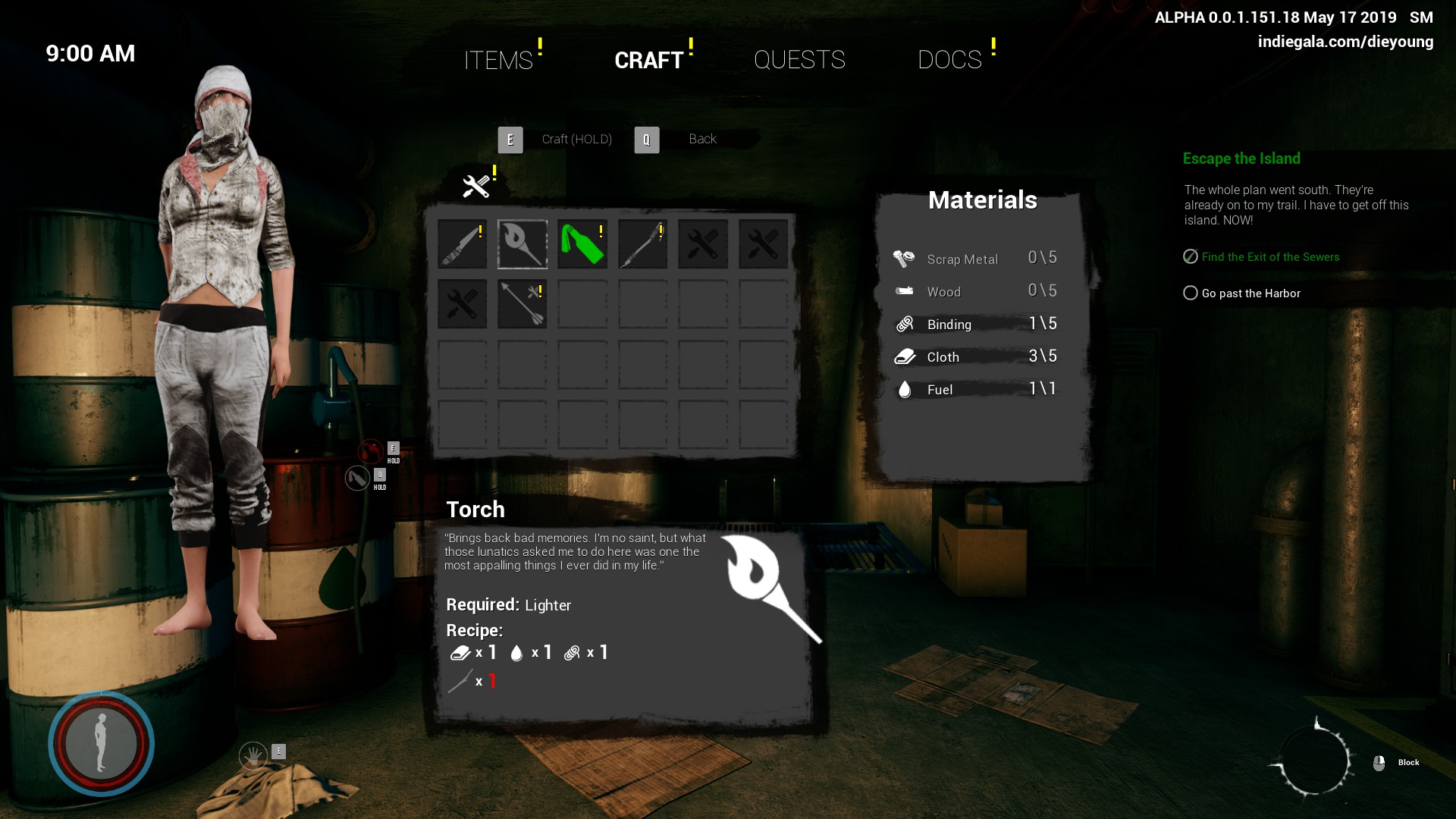Select the Binding material row

pos(975,325)
